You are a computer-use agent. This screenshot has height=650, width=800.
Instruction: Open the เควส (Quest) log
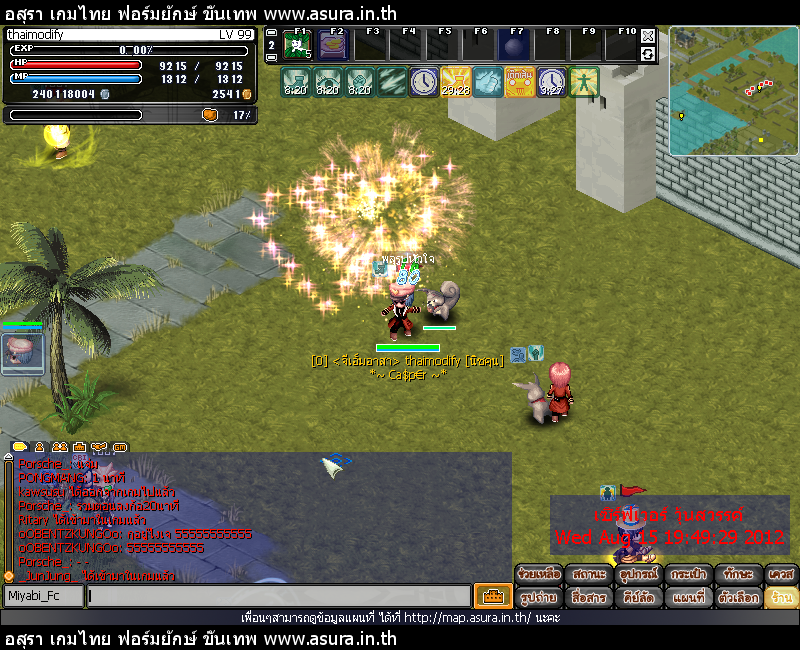781,574
